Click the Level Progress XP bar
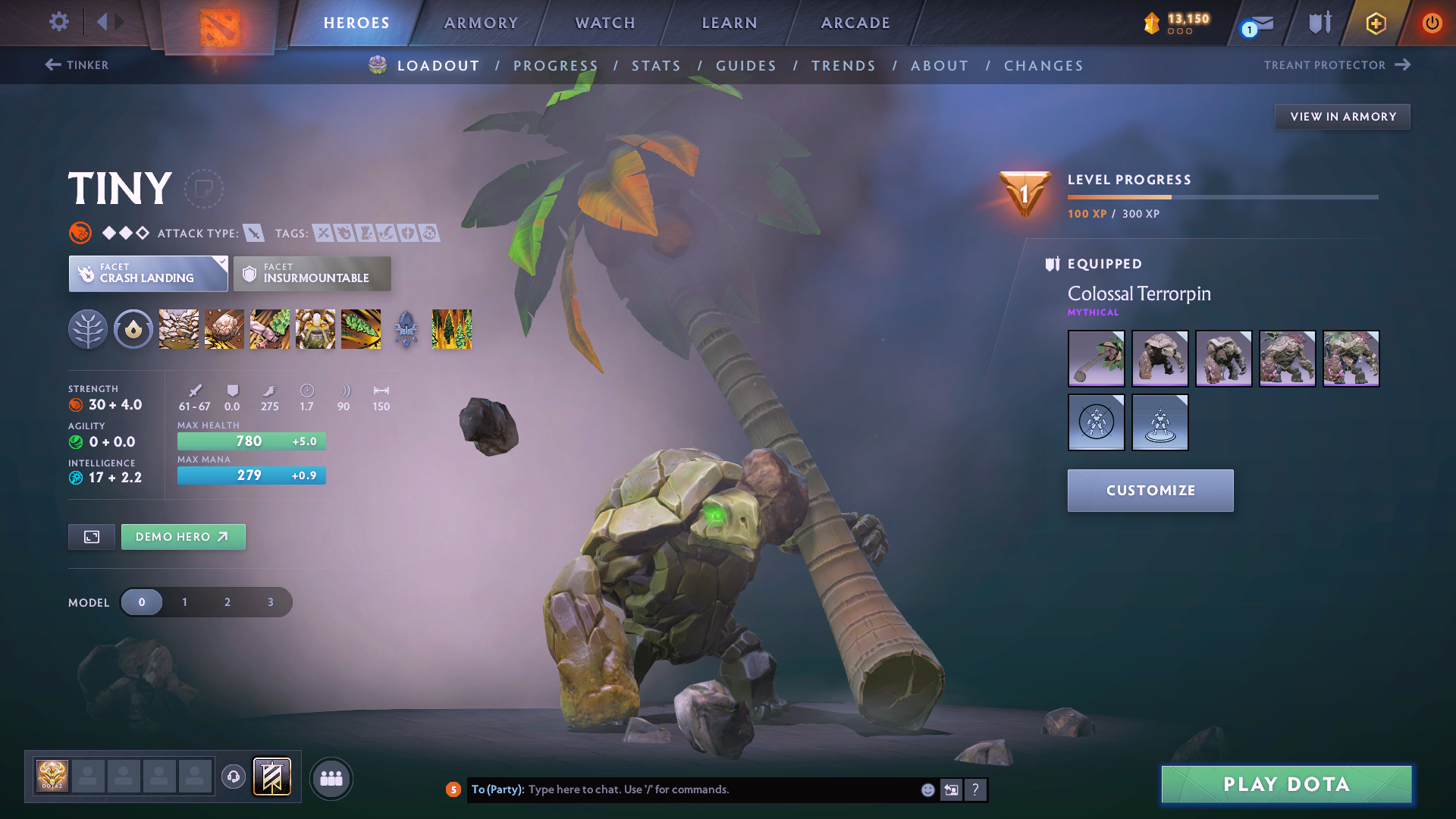1456x819 pixels. pos(1222,196)
